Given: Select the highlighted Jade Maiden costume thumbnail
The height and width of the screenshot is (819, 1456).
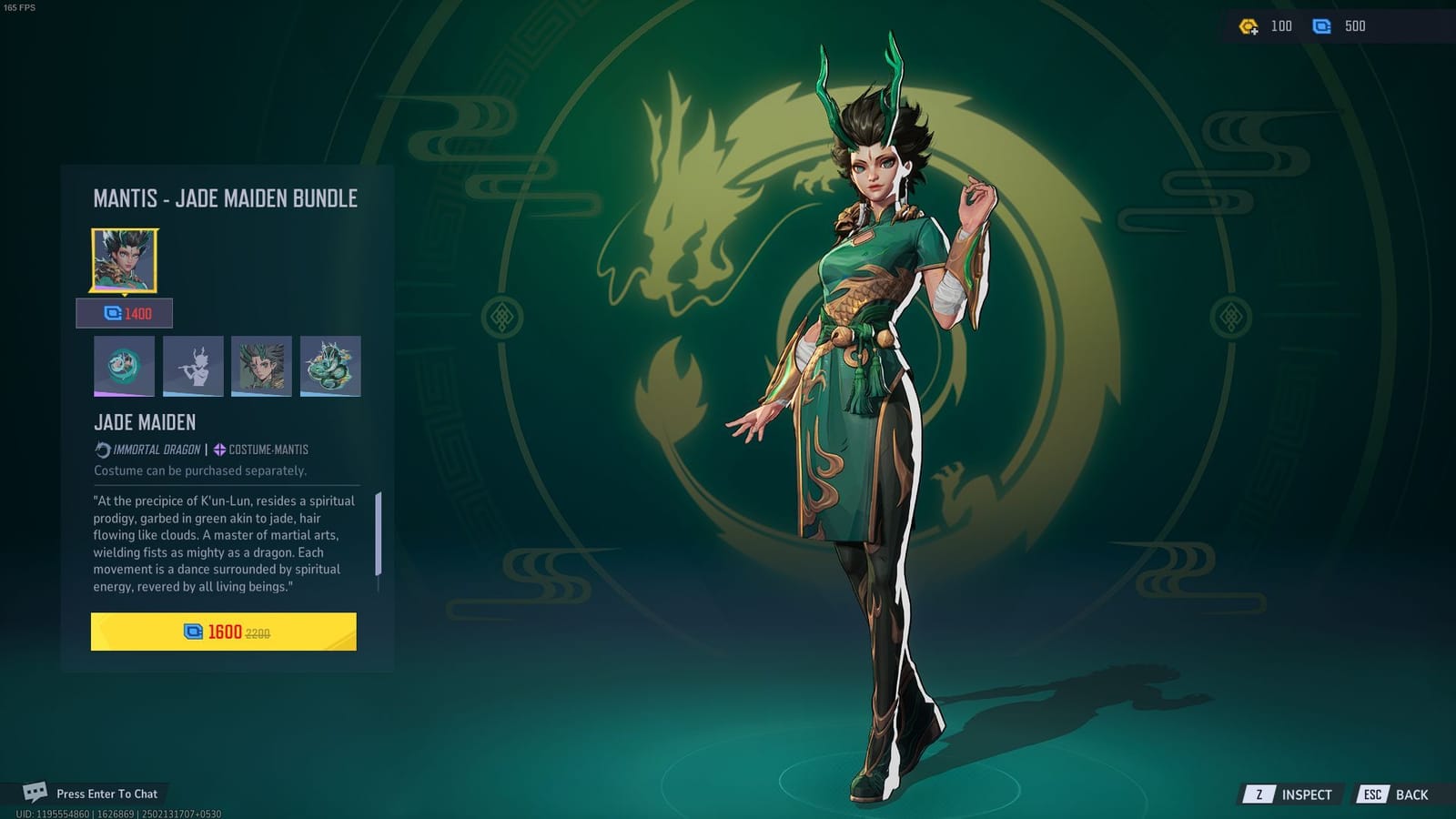Looking at the screenshot, I should coord(123,258).
